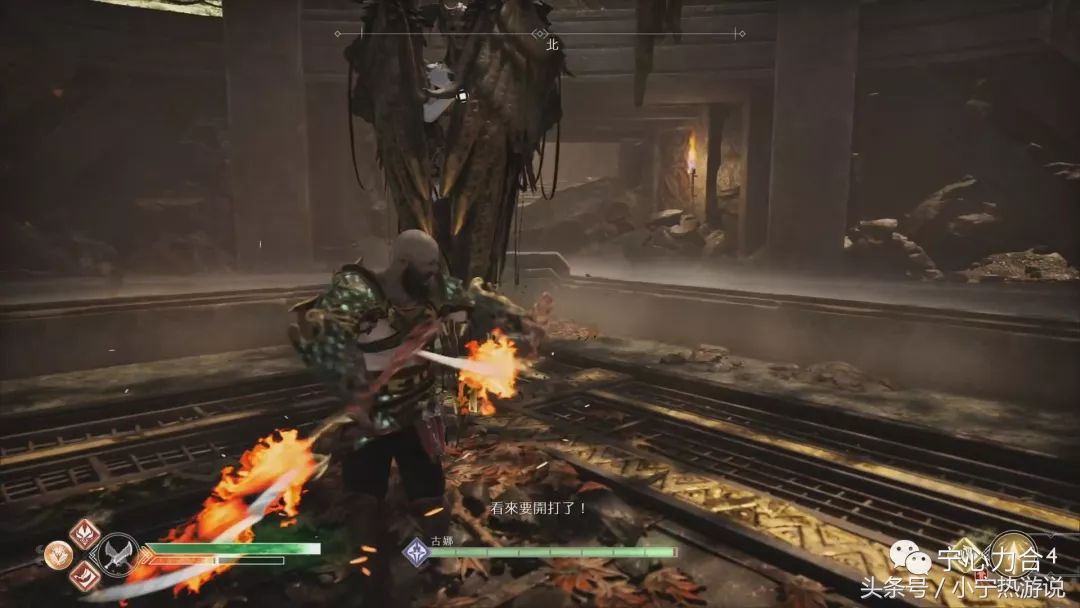Screen dimensions: 1080x608
Task: Select the upper red runic attack icon
Action: tap(85, 534)
